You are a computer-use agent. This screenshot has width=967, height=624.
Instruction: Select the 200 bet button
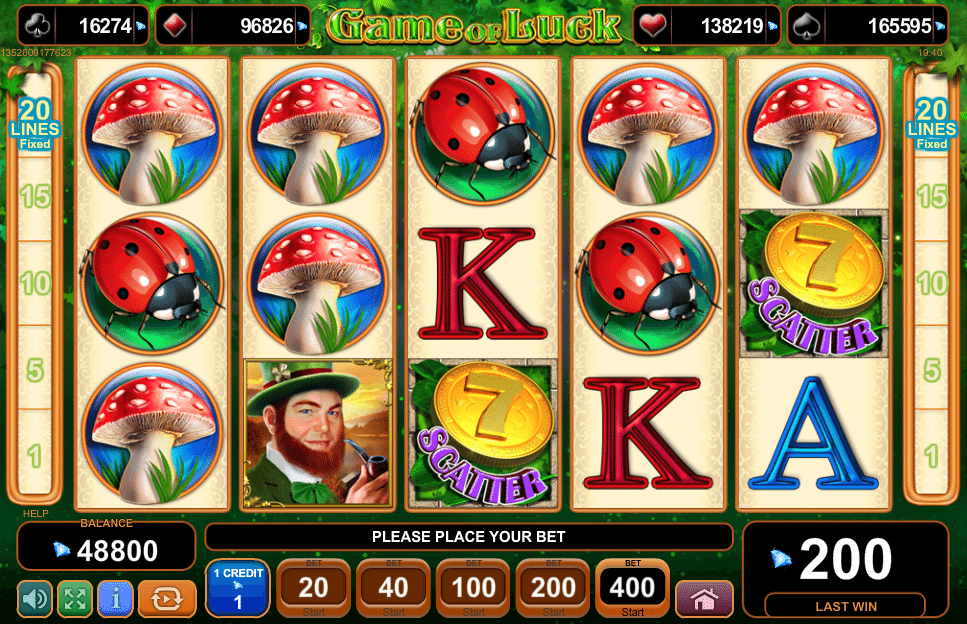[553, 589]
